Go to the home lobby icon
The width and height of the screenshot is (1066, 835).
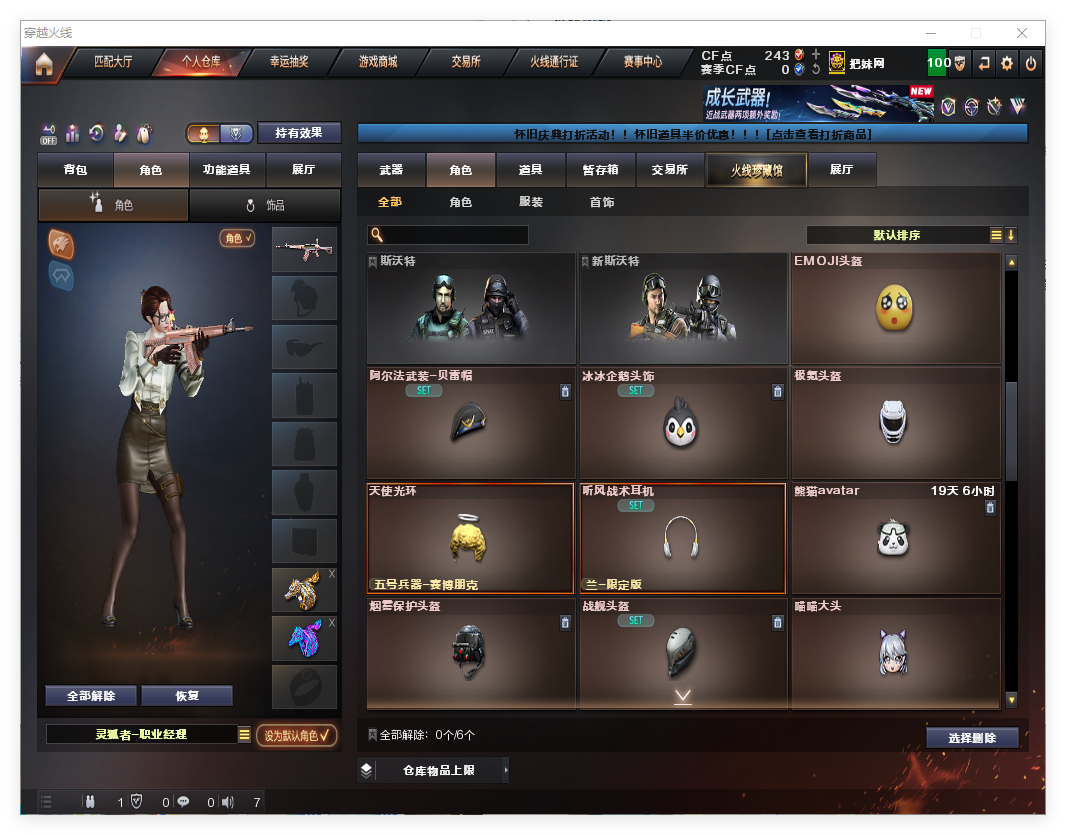[43, 64]
